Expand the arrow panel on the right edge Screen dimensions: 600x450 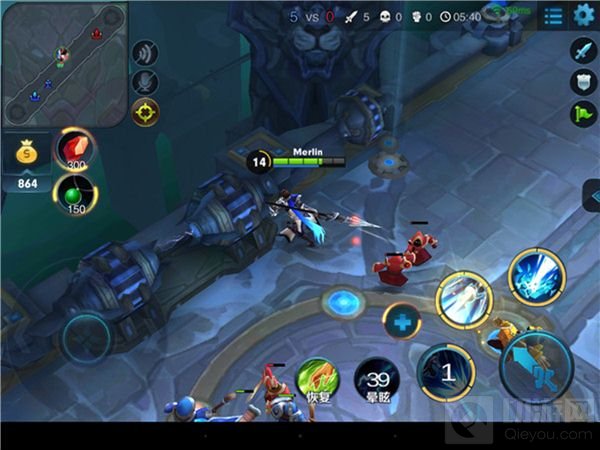590,195
